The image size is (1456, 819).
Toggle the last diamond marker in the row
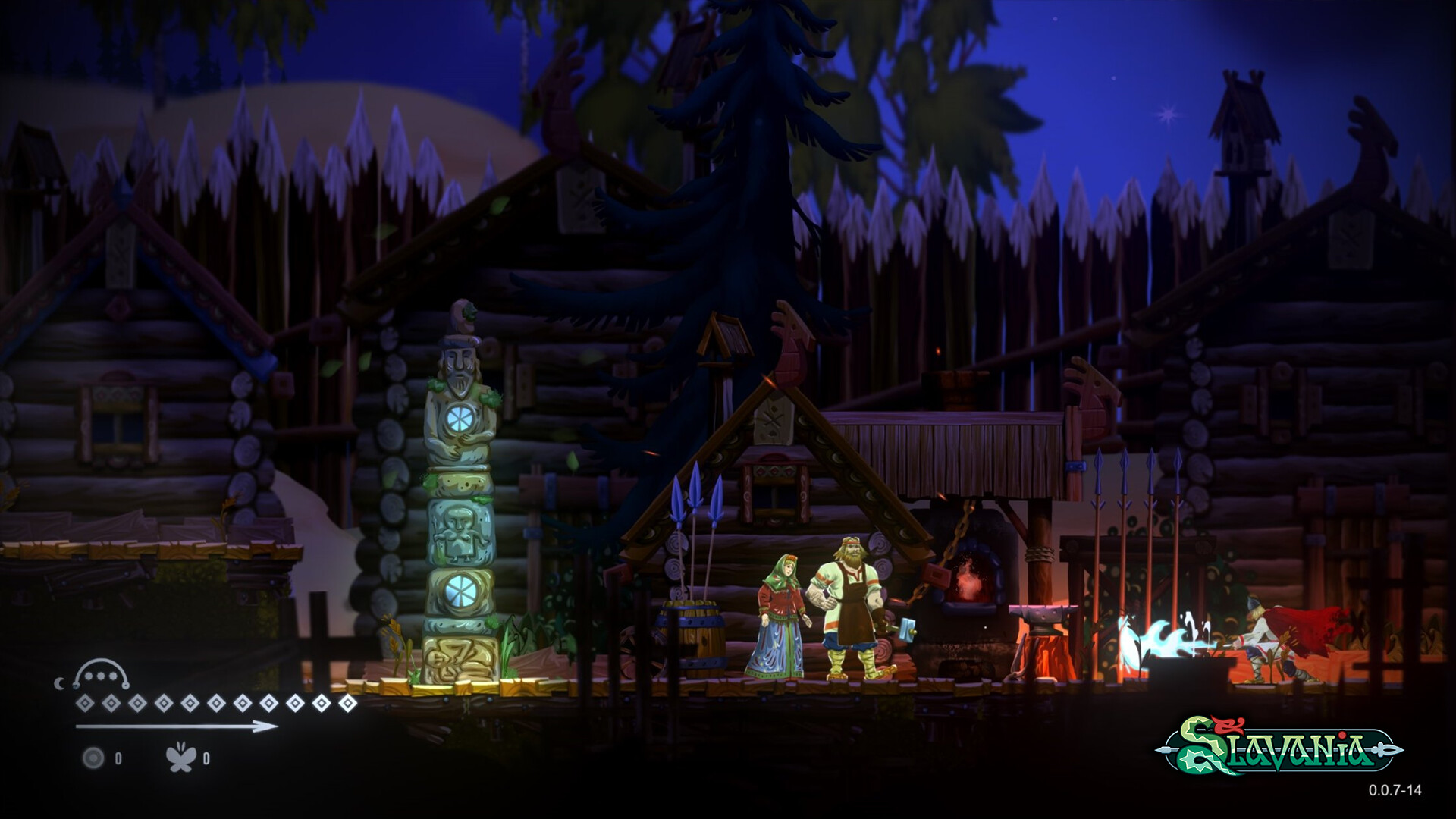(348, 704)
